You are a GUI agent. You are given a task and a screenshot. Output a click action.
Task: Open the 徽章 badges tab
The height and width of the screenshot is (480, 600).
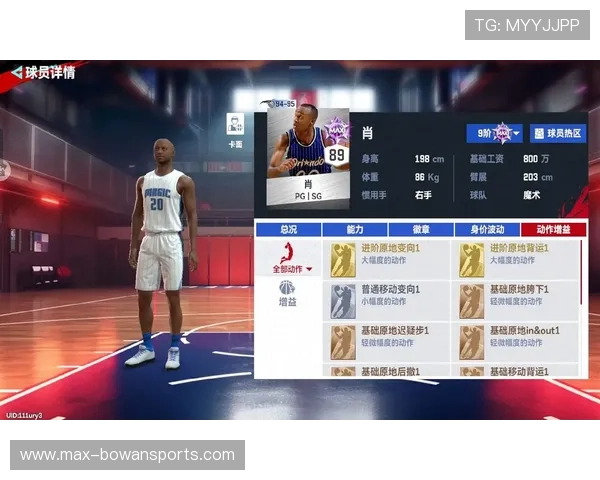click(420, 229)
